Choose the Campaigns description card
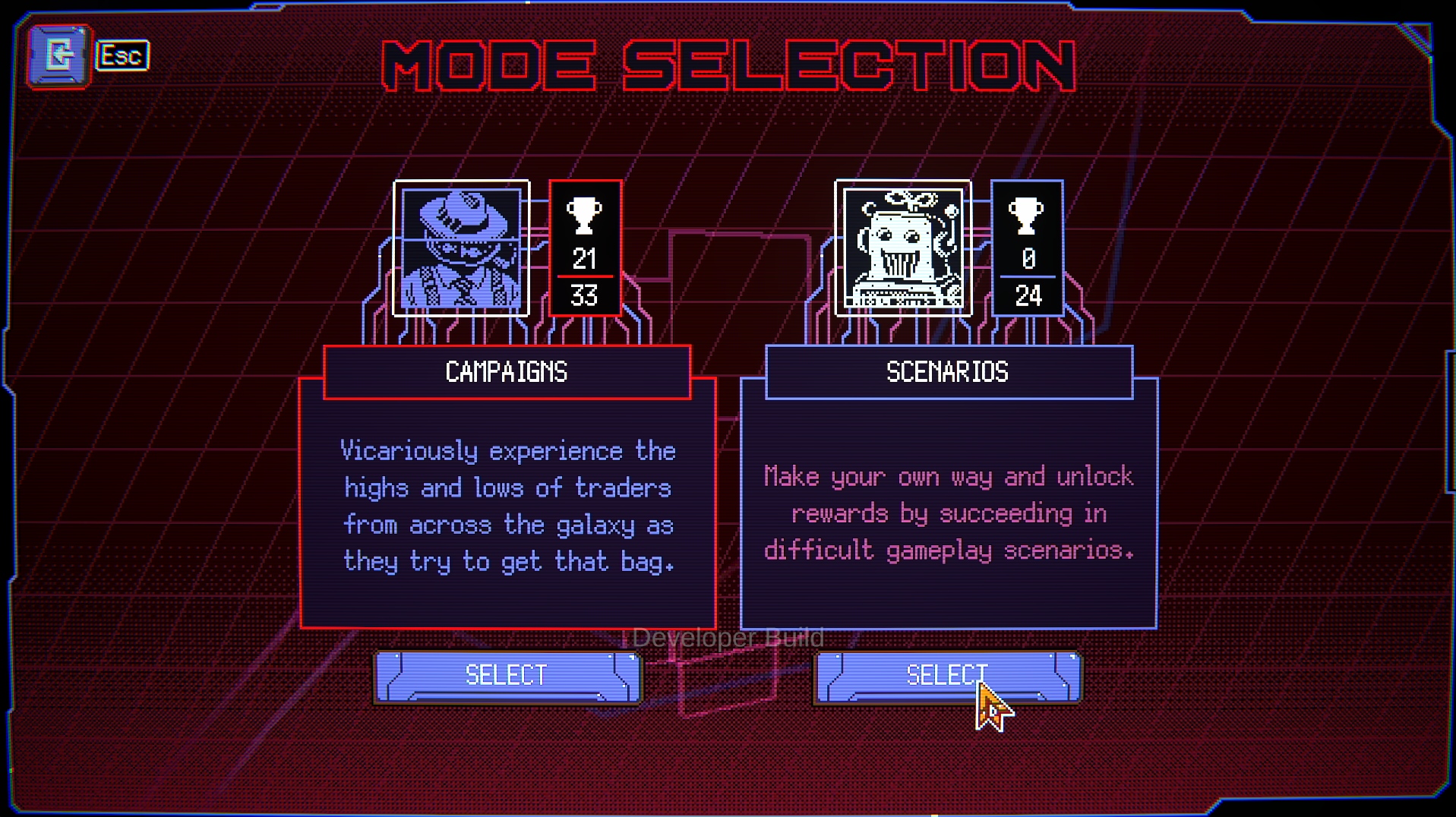The width and height of the screenshot is (1456, 817). 507,505
